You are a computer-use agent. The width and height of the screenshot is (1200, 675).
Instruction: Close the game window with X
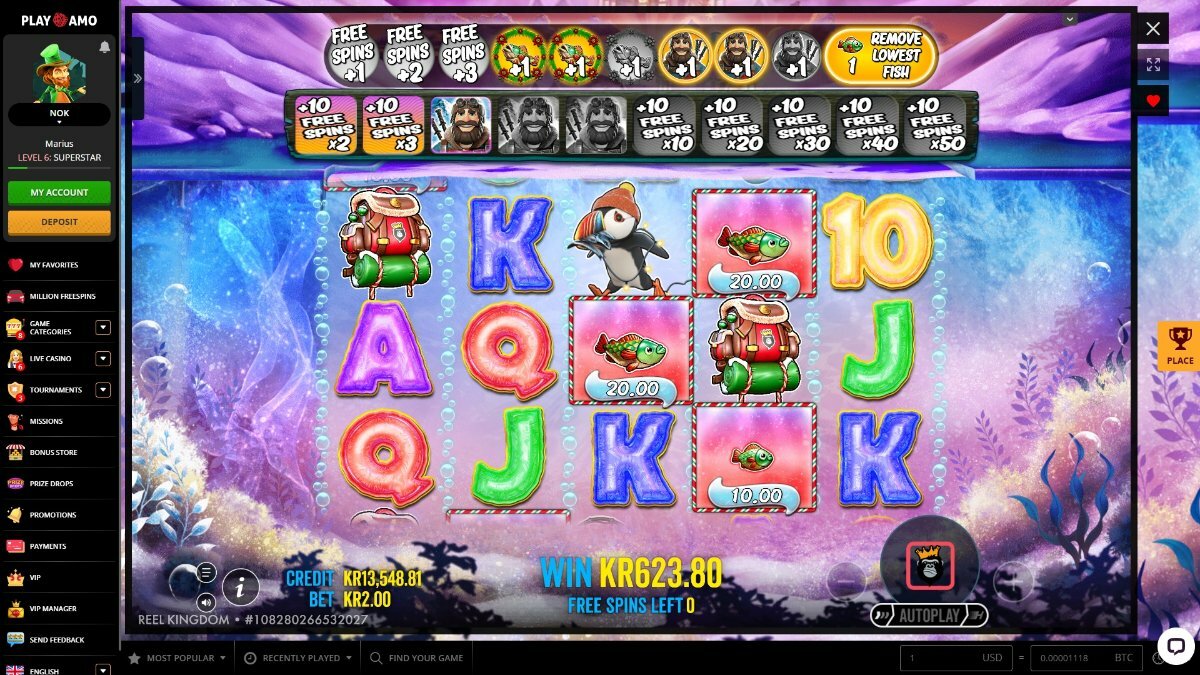click(1153, 29)
